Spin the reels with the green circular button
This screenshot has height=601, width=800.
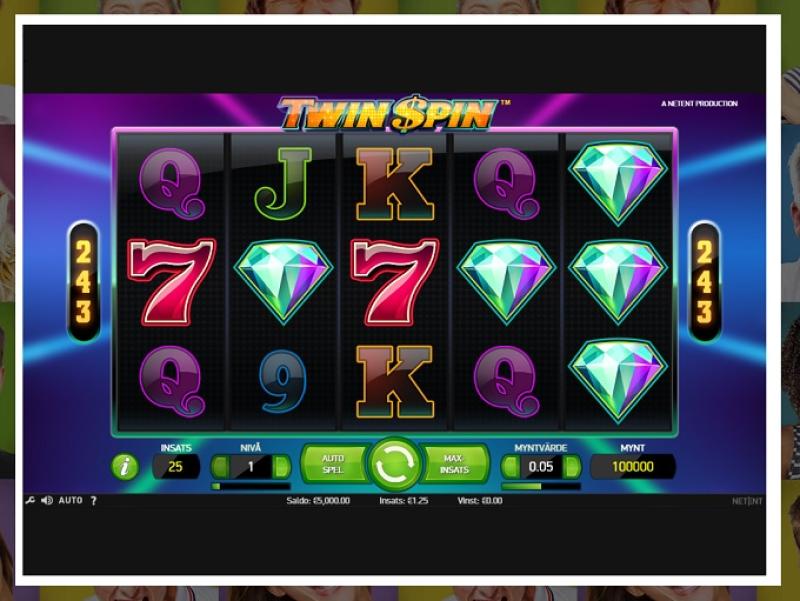pos(394,464)
